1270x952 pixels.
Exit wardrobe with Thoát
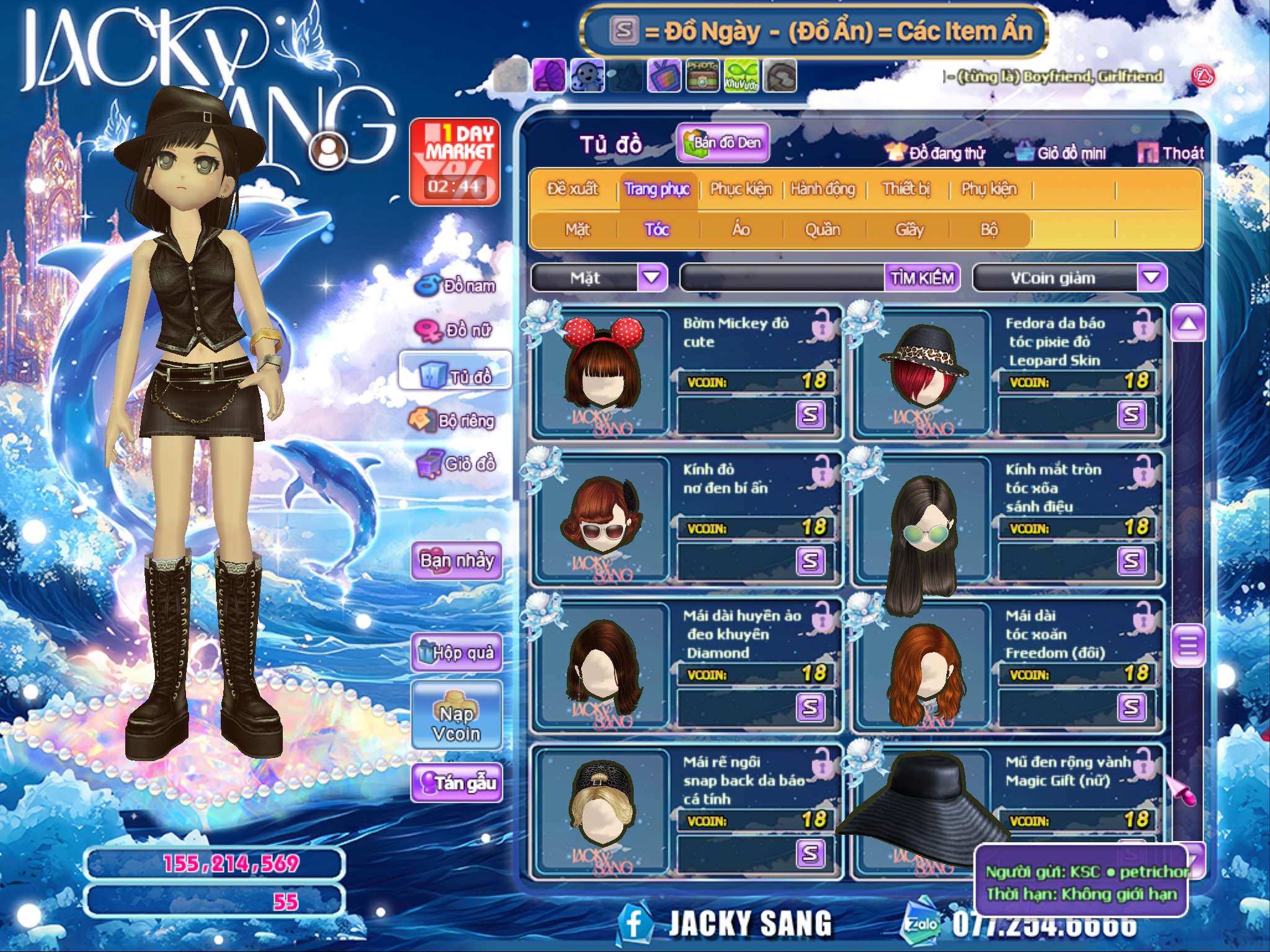pyautogui.click(x=1171, y=153)
